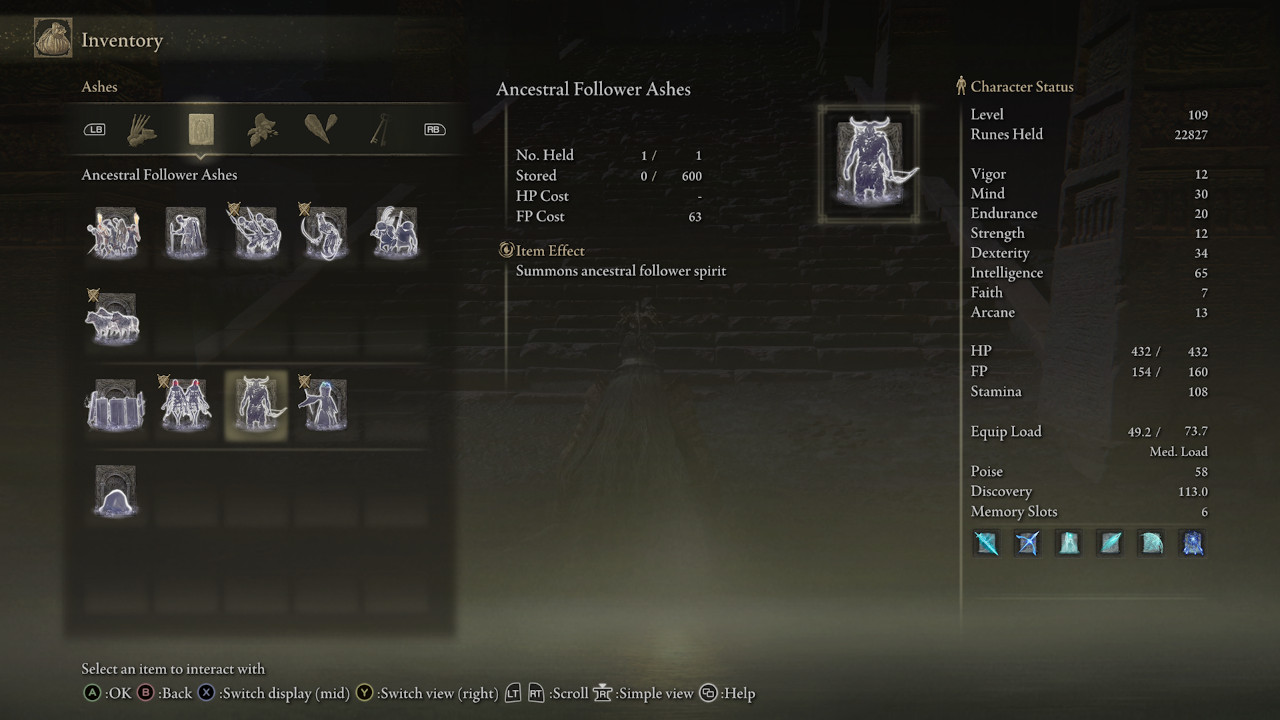Click the dark blue burst sorcery slot
The width and height of the screenshot is (1280, 720).
(x=1193, y=543)
